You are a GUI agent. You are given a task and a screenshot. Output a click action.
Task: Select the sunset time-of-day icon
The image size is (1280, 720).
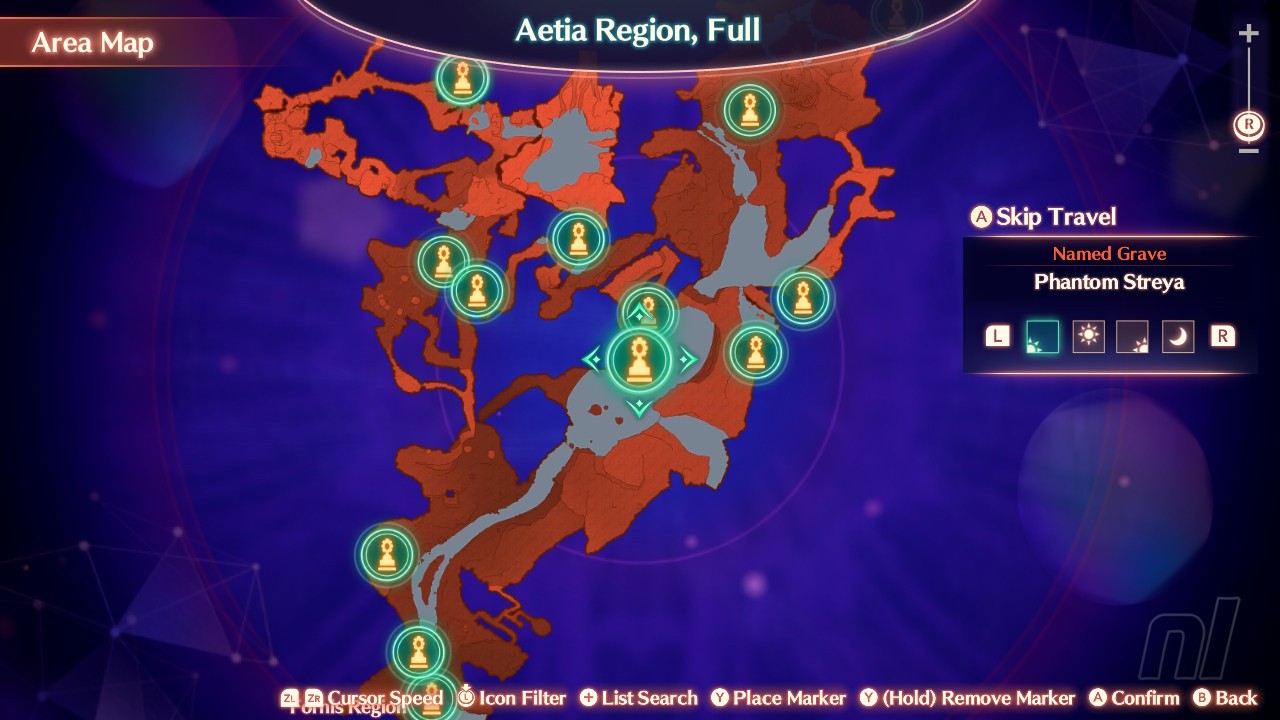(x=1133, y=336)
